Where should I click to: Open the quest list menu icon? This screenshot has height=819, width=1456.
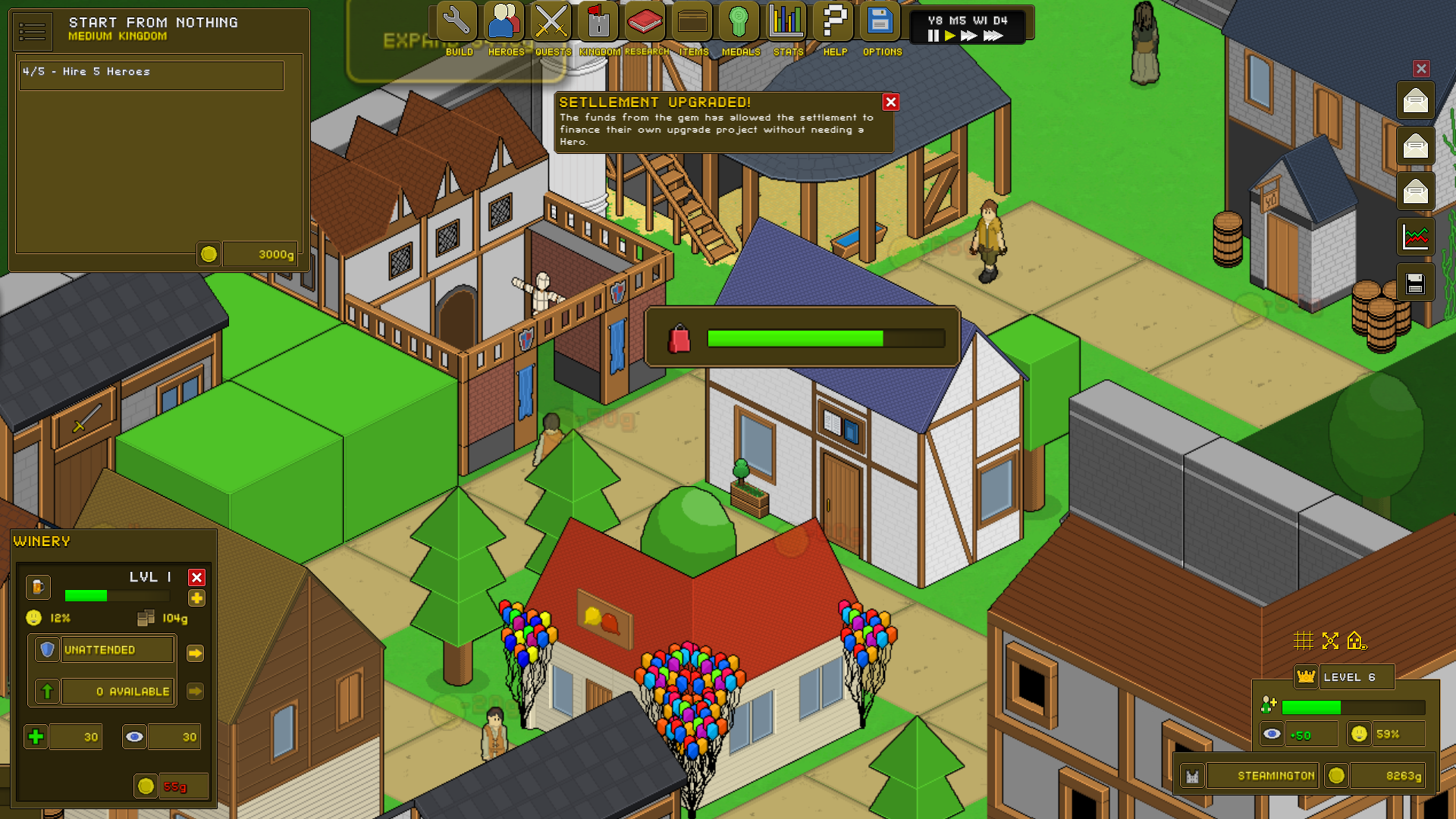point(33,31)
